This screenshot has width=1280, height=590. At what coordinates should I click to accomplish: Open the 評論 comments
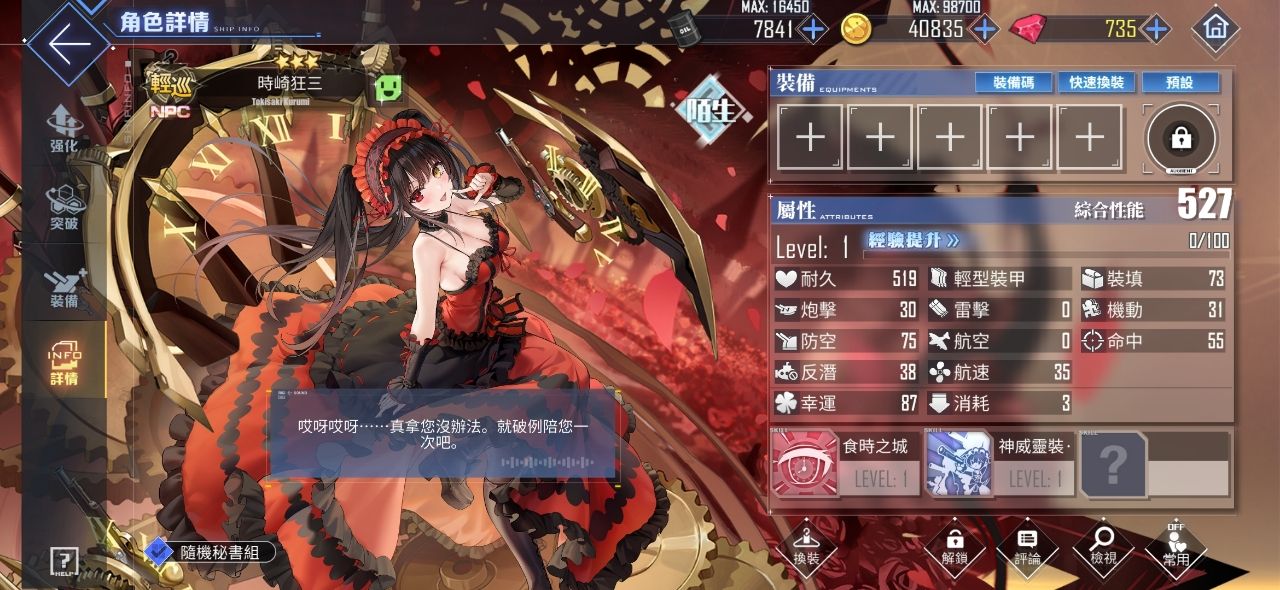(1027, 548)
